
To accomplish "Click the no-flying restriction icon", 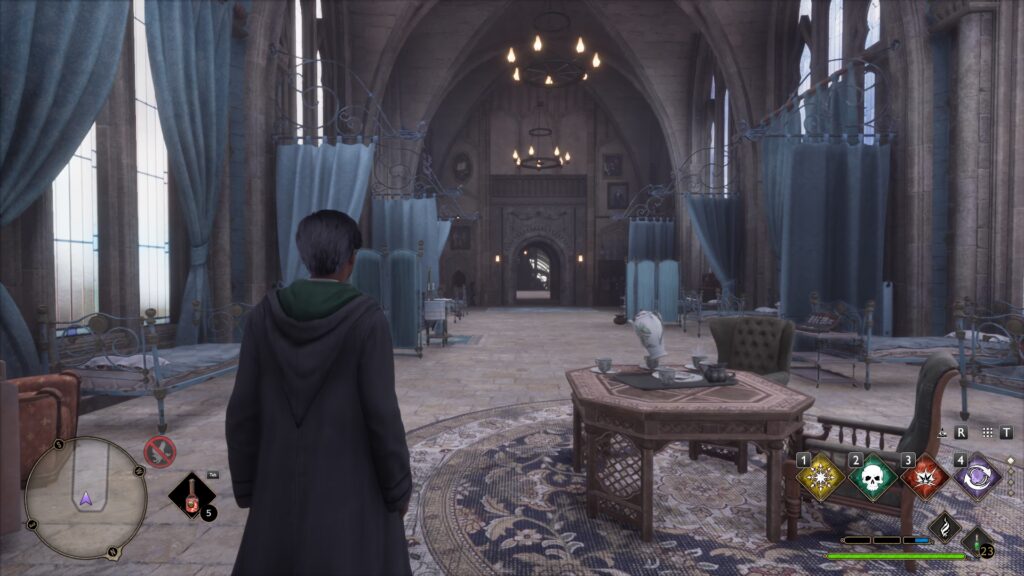I will tap(159, 451).
